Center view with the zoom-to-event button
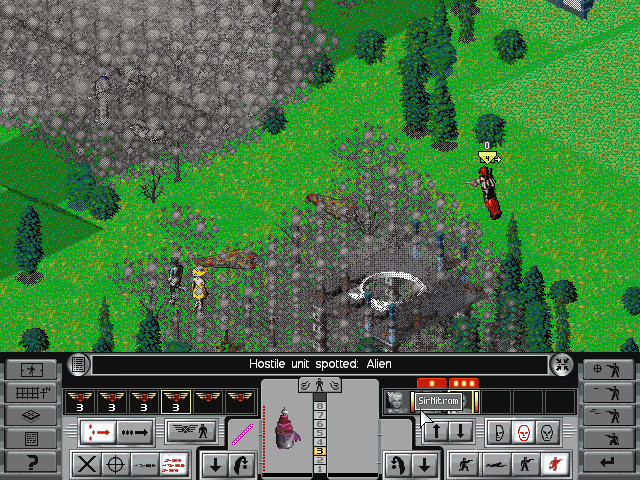Image resolution: width=640 pixels, height=480 pixels. click(x=562, y=365)
